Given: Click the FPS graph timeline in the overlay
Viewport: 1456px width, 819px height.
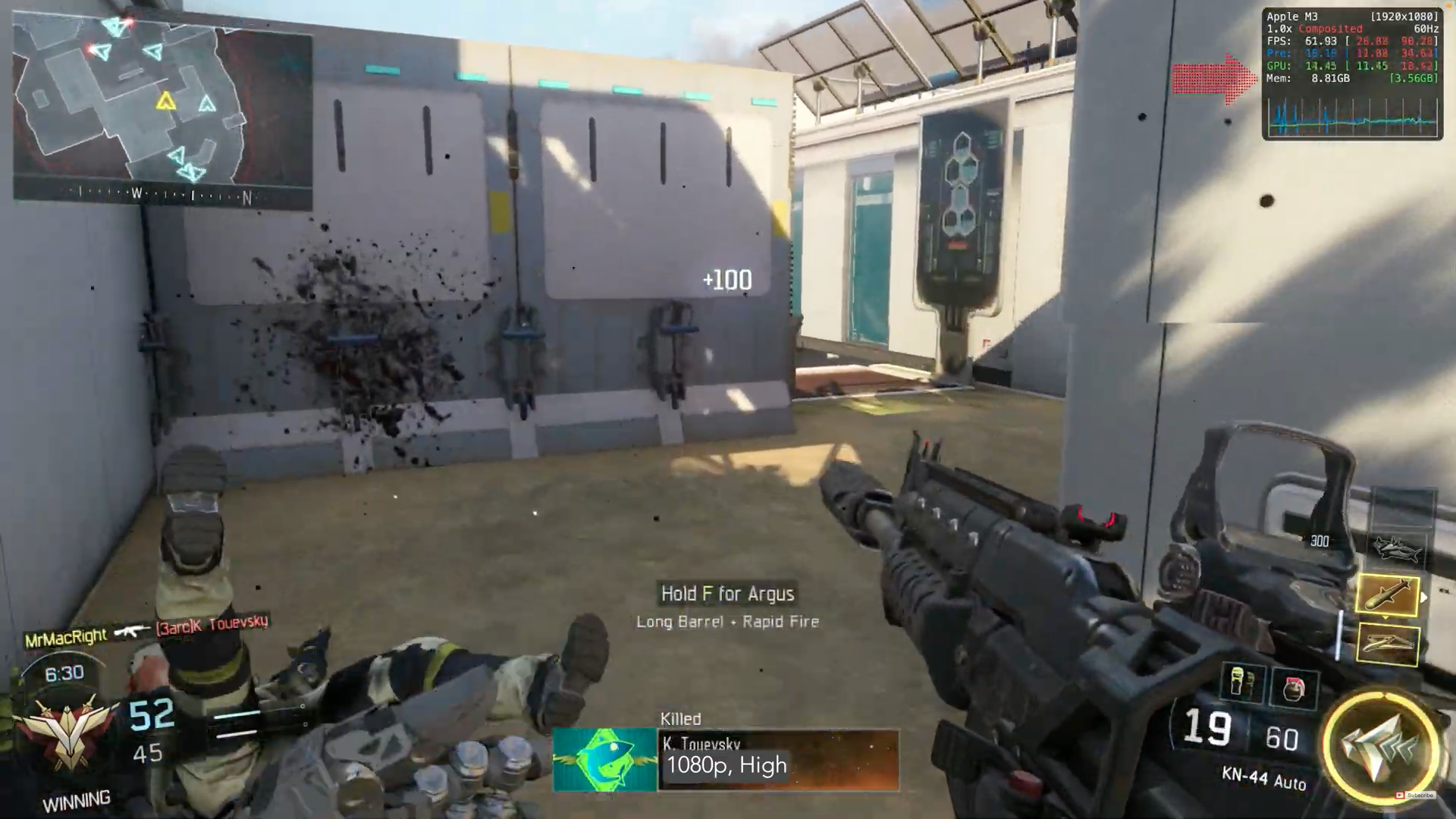Looking at the screenshot, I should [1354, 118].
